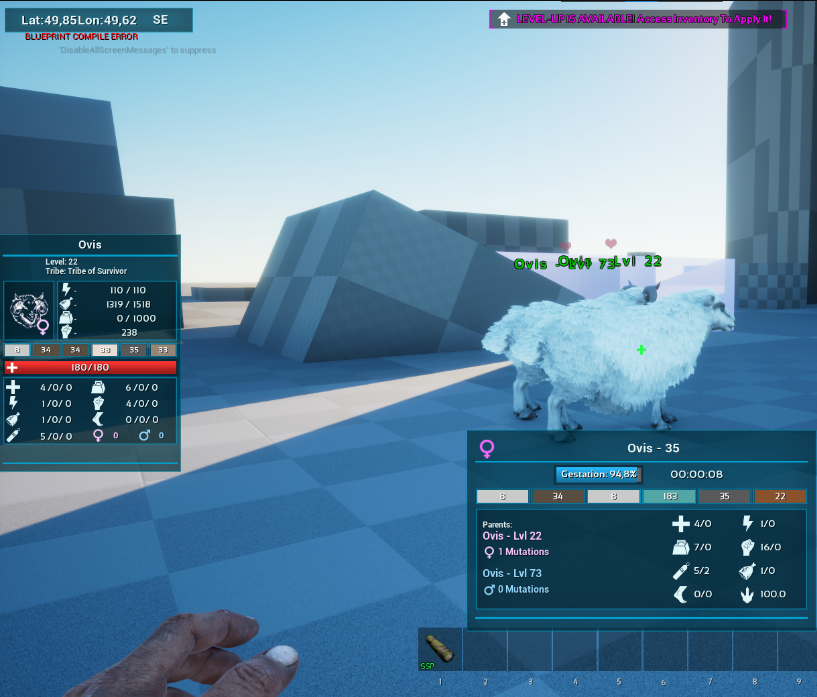Select the teal color swatch numbered 183
The height and width of the screenshot is (697, 817).
point(669,496)
